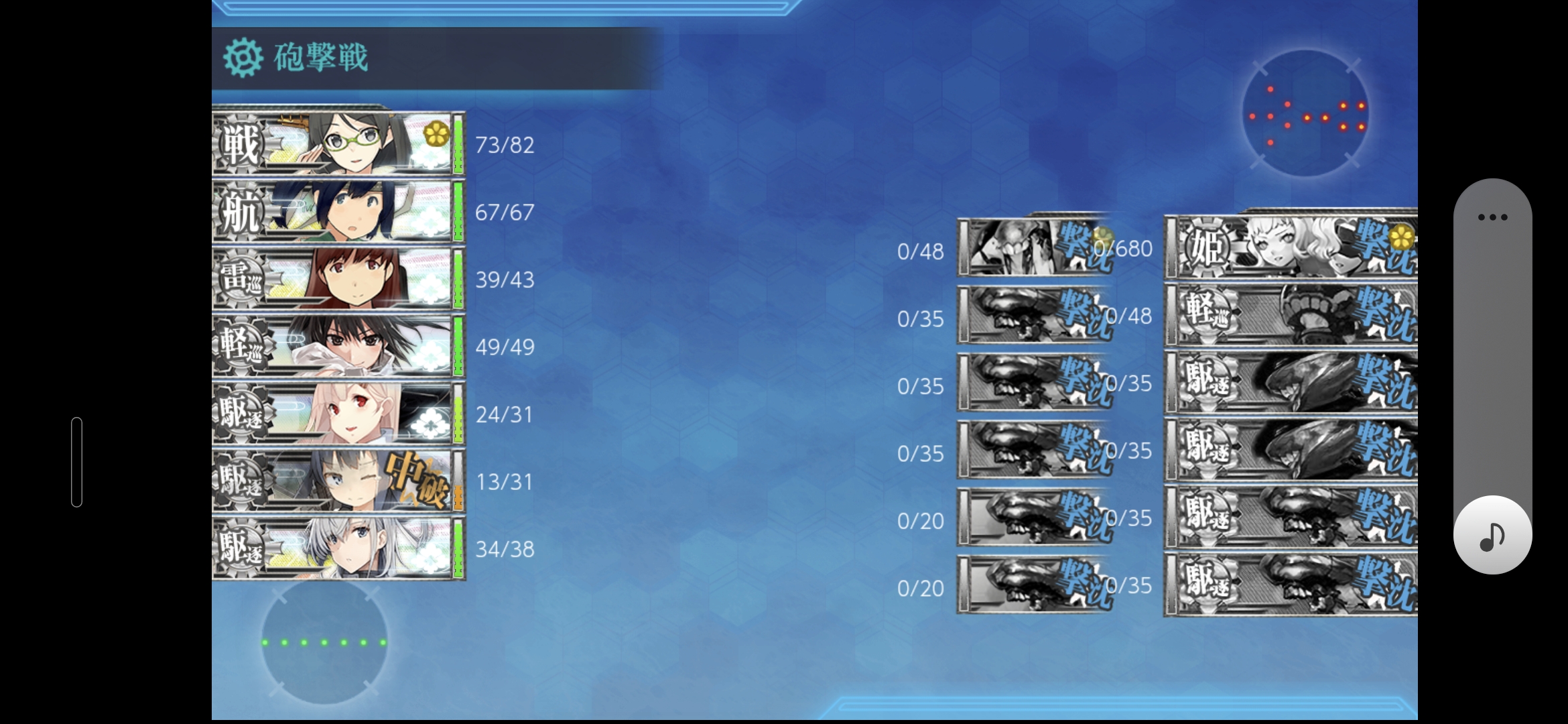1568x724 pixels.
Task: Select the 中破 damaged destroyer banner
Action: (x=338, y=481)
